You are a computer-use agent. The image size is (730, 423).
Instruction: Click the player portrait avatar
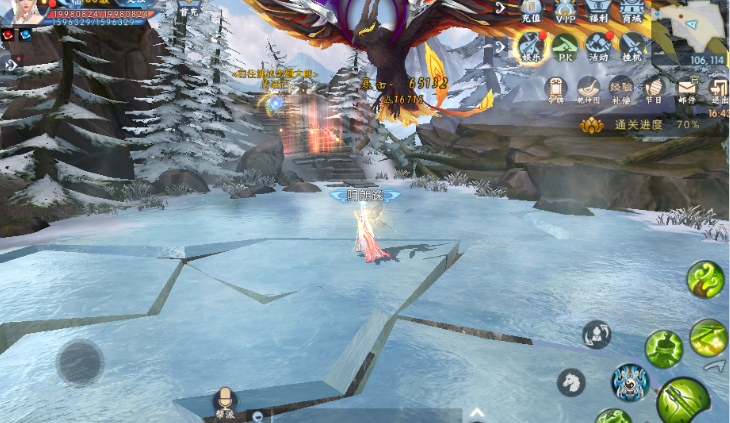coord(22,12)
